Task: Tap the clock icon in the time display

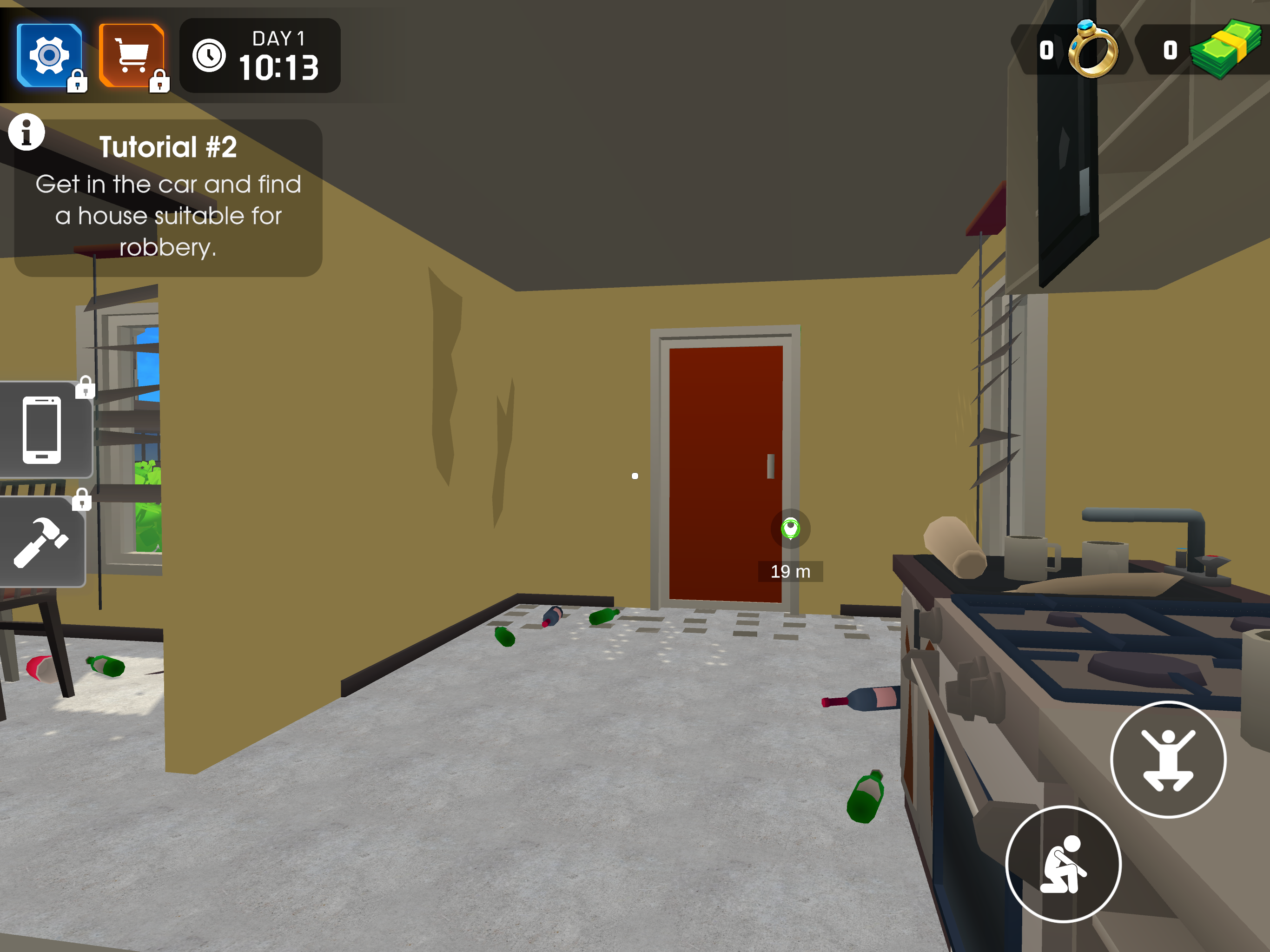Action: (x=210, y=56)
